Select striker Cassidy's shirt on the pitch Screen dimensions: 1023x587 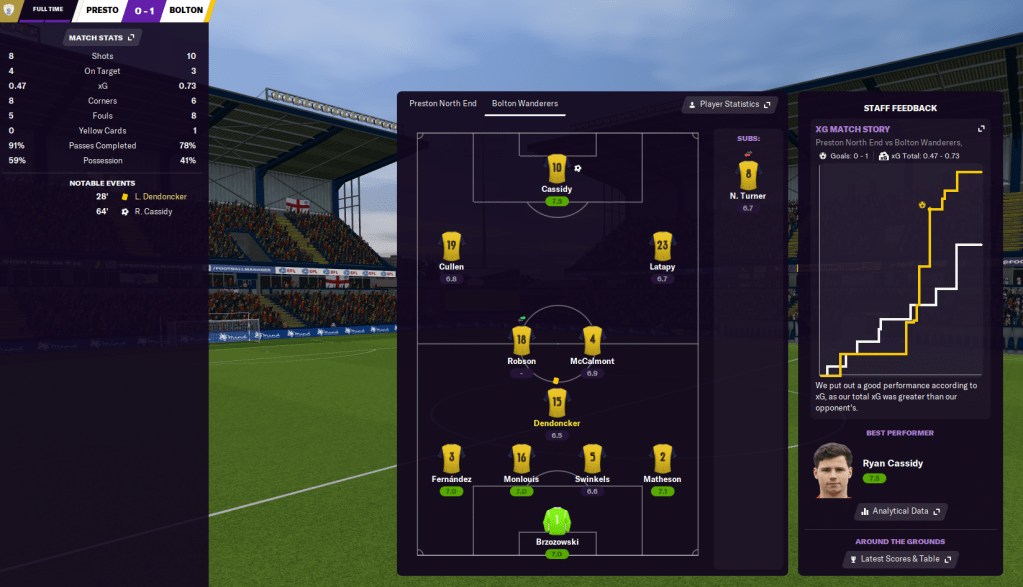coord(557,168)
